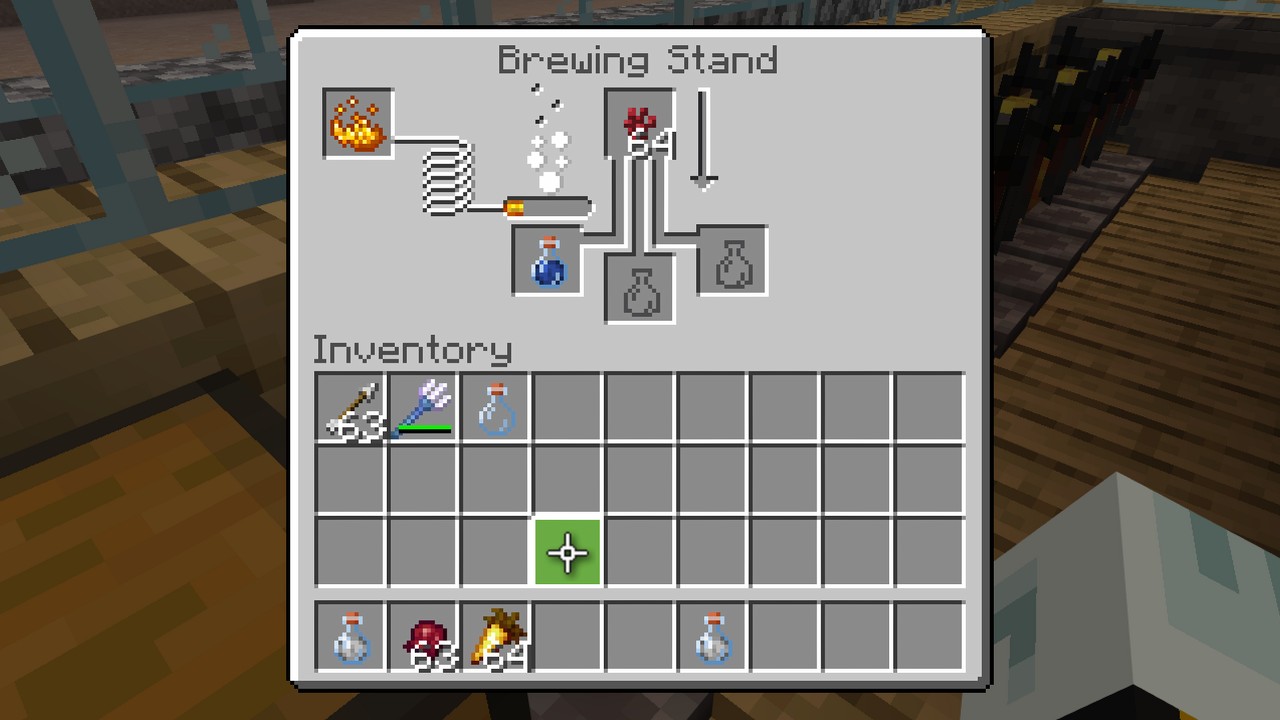Click the empty slot right of the nether wart arrows
The height and width of the screenshot is (720, 1280).
pyautogui.click(x=567, y=405)
